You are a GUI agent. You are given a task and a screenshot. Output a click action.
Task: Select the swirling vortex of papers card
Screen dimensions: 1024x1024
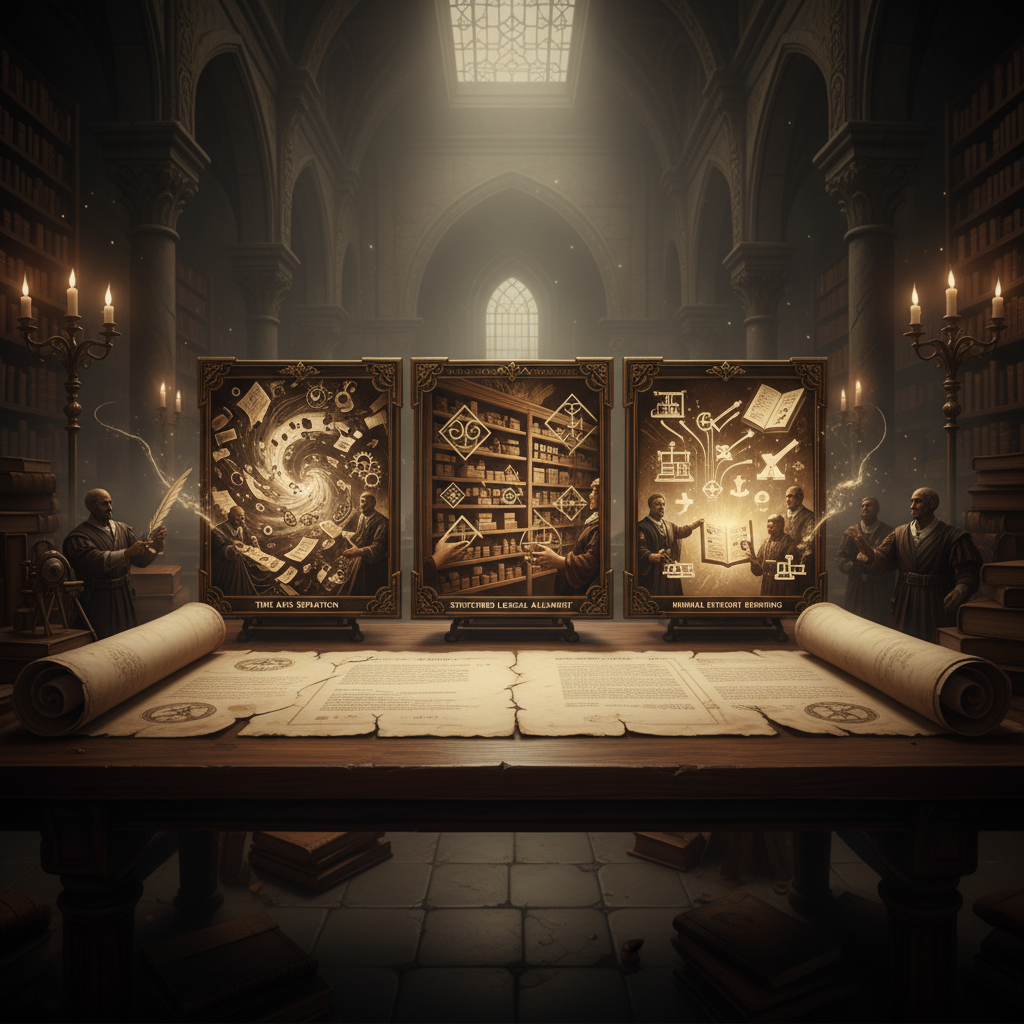pyautogui.click(x=300, y=485)
